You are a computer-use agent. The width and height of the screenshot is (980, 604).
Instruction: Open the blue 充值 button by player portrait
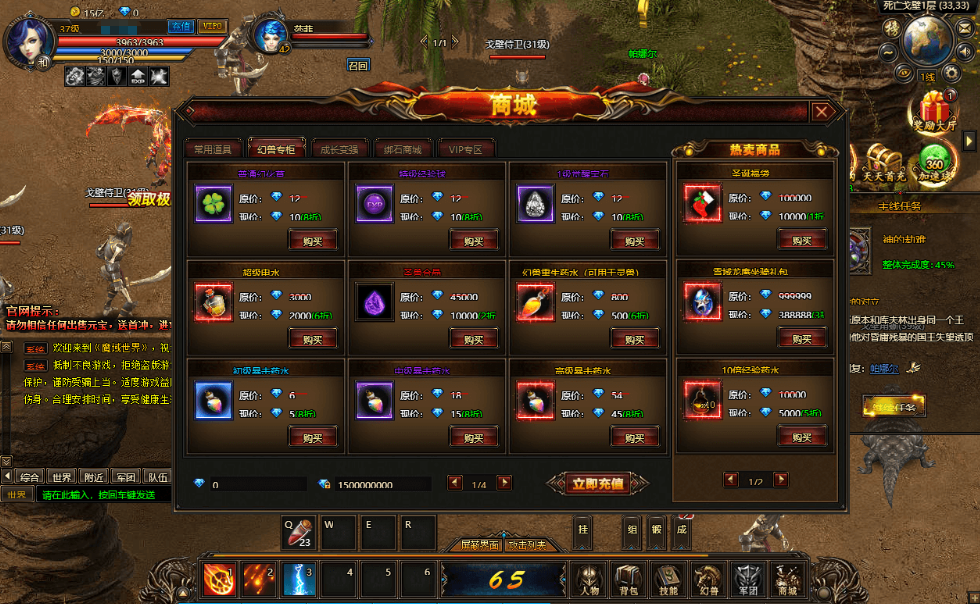[x=181, y=25]
